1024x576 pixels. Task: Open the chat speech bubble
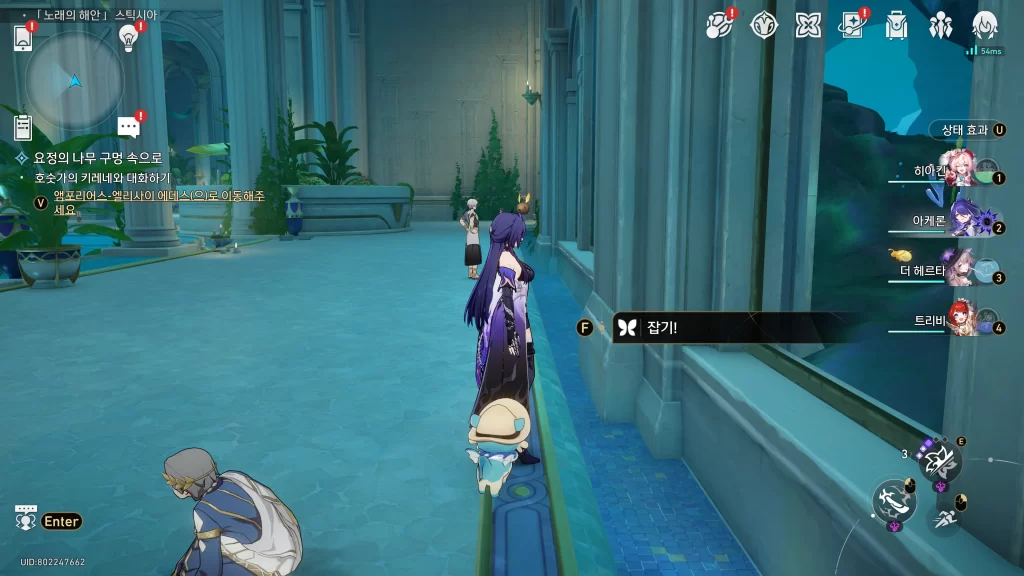pos(128,127)
